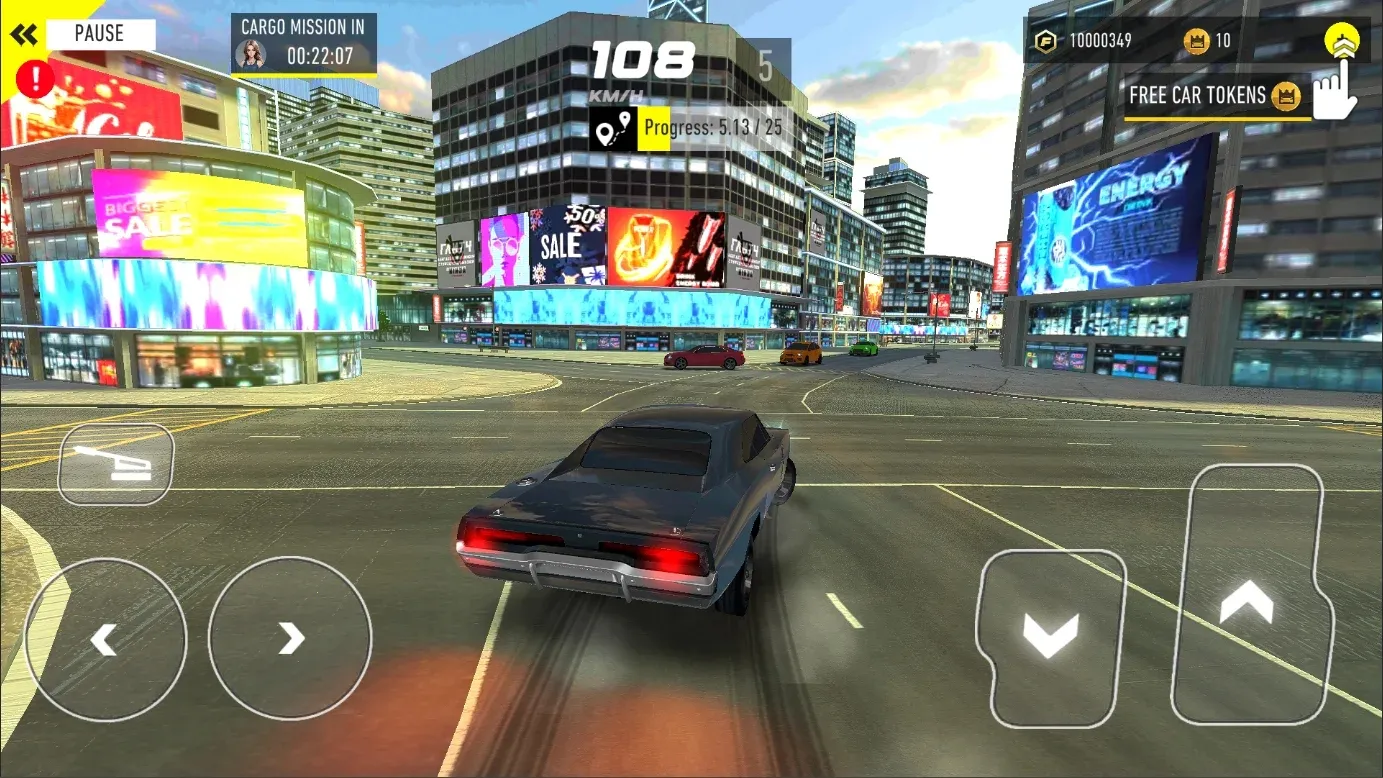Tap the currency balance 10000349

1100,41
